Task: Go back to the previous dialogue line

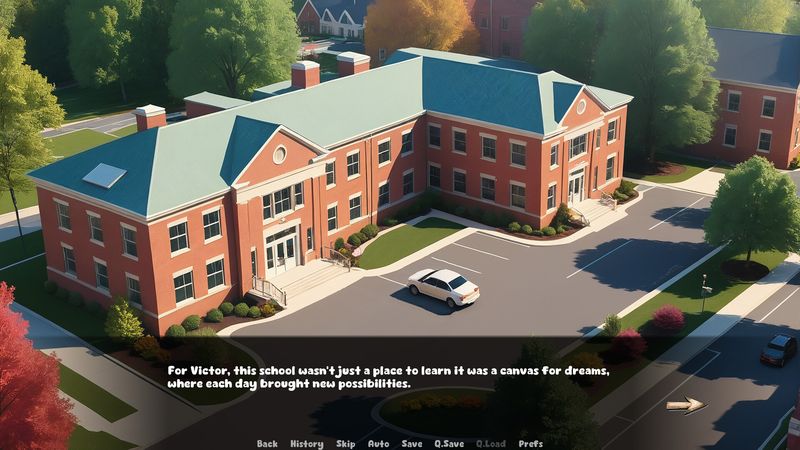Action: 267,443
